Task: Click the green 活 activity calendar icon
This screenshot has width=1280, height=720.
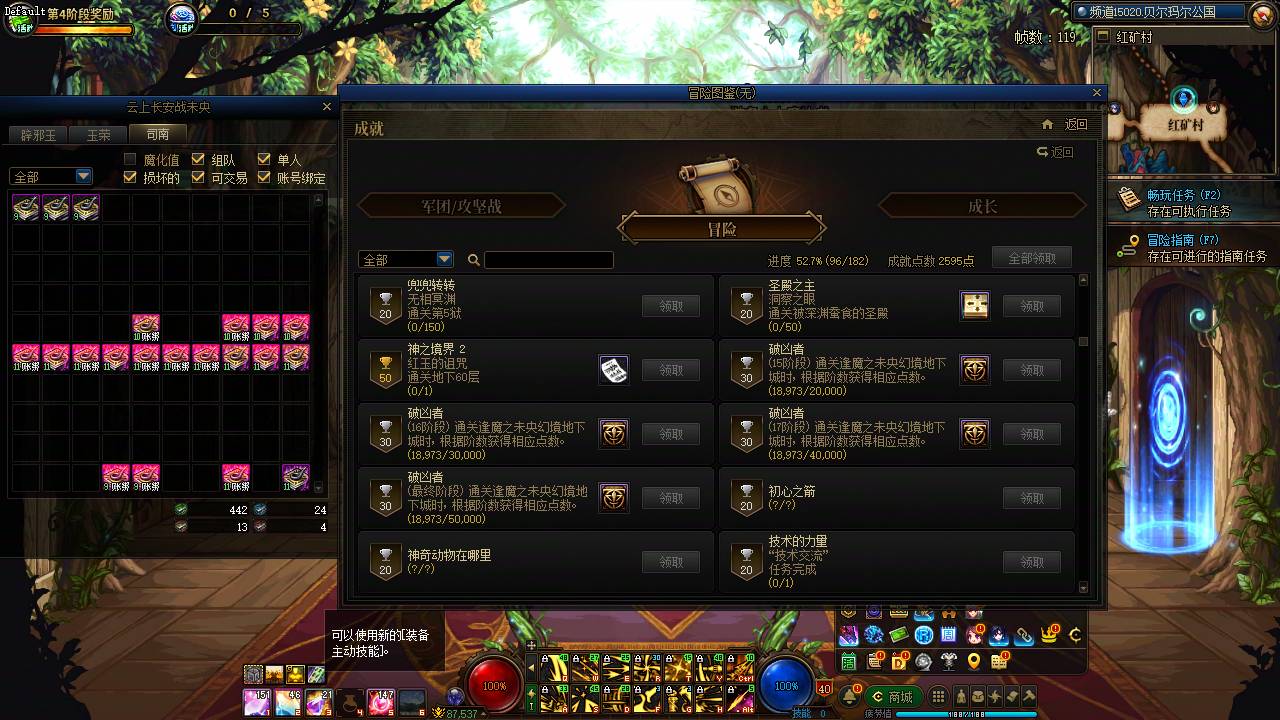Action: 847,660
